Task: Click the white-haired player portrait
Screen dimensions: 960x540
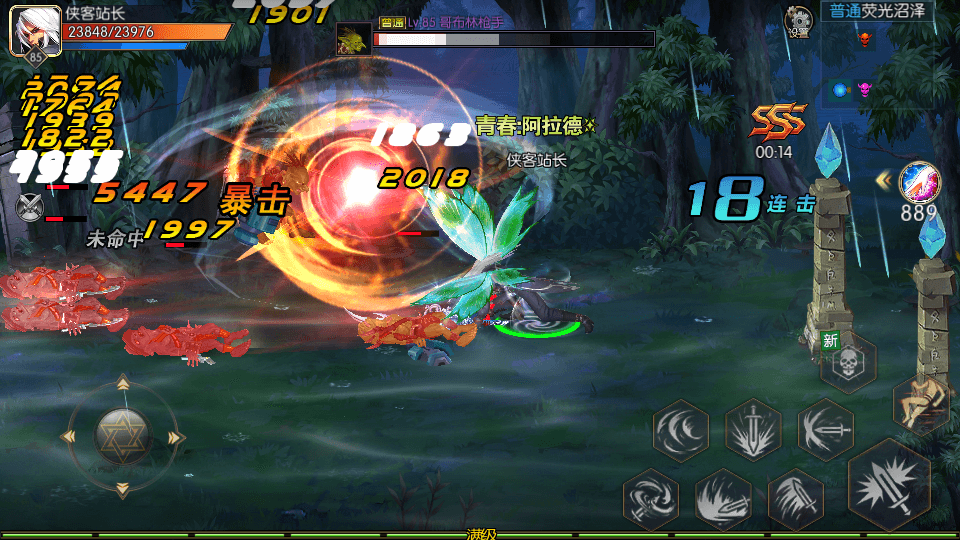Action: [x=31, y=33]
